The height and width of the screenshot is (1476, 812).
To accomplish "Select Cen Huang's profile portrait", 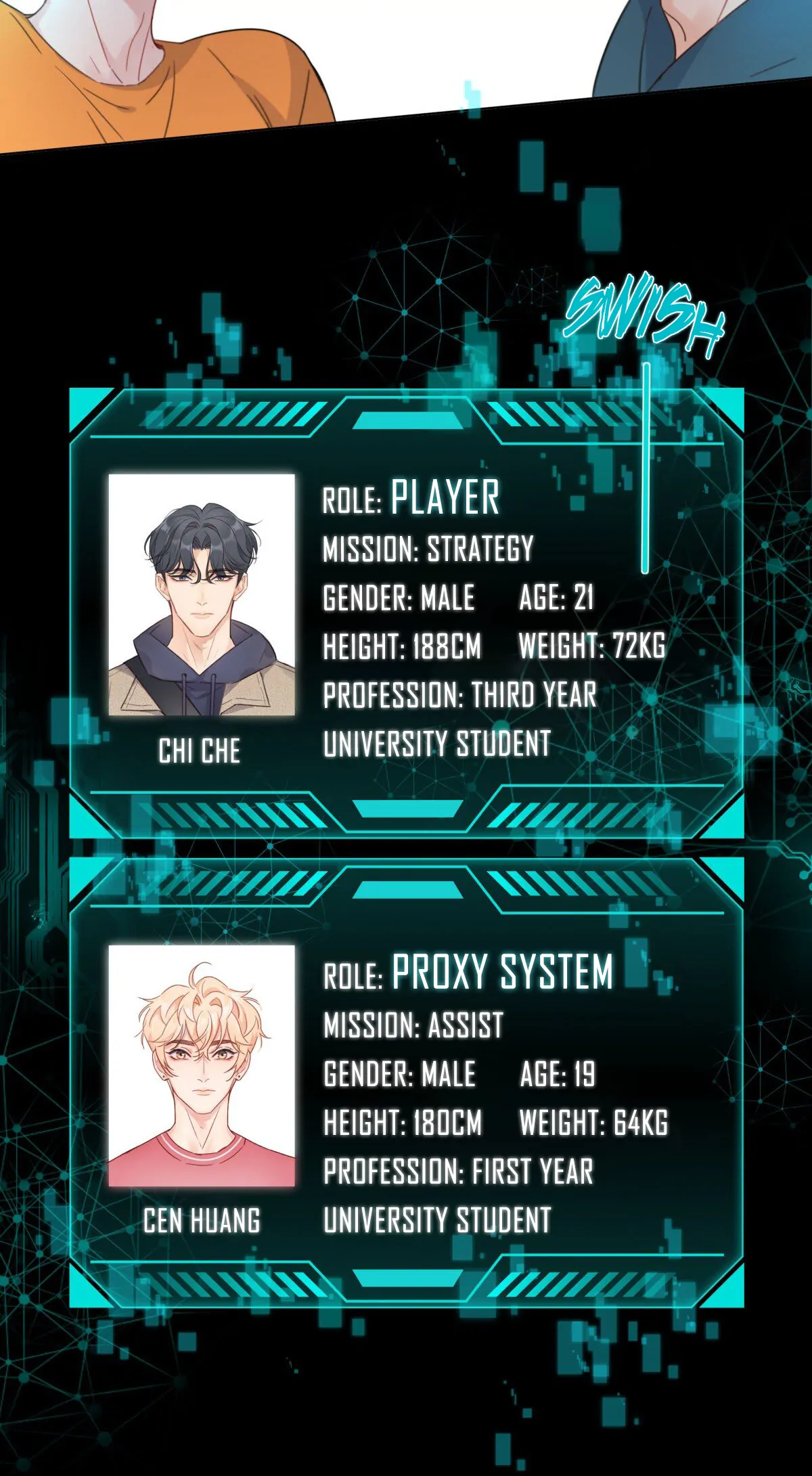I will point(202,1066).
